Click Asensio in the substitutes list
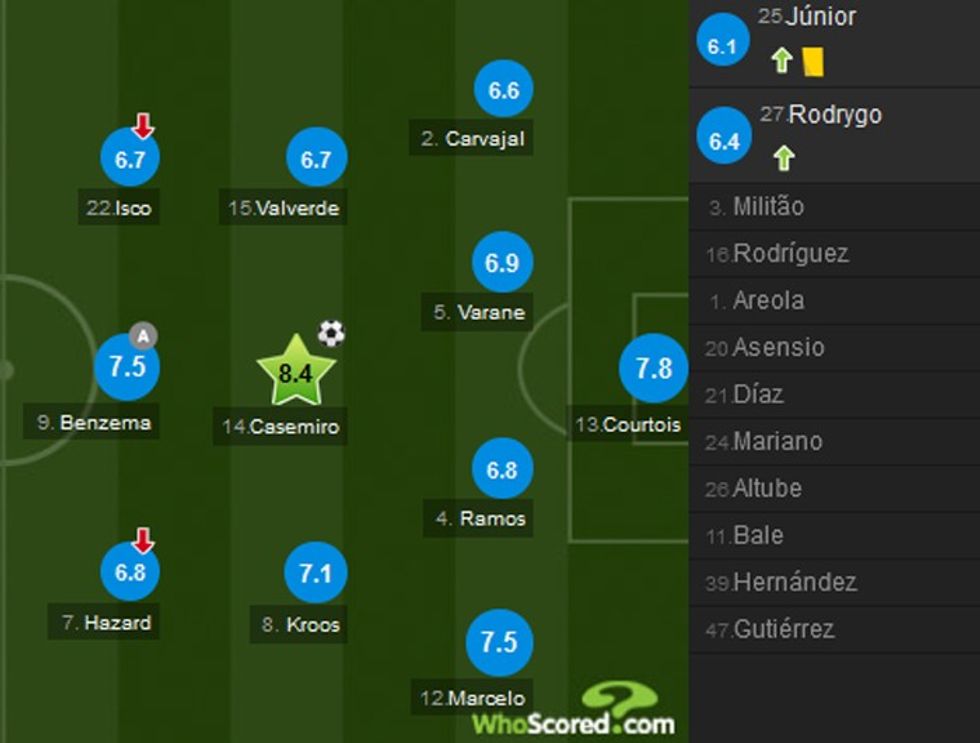The width and height of the screenshot is (980, 743). (777, 348)
